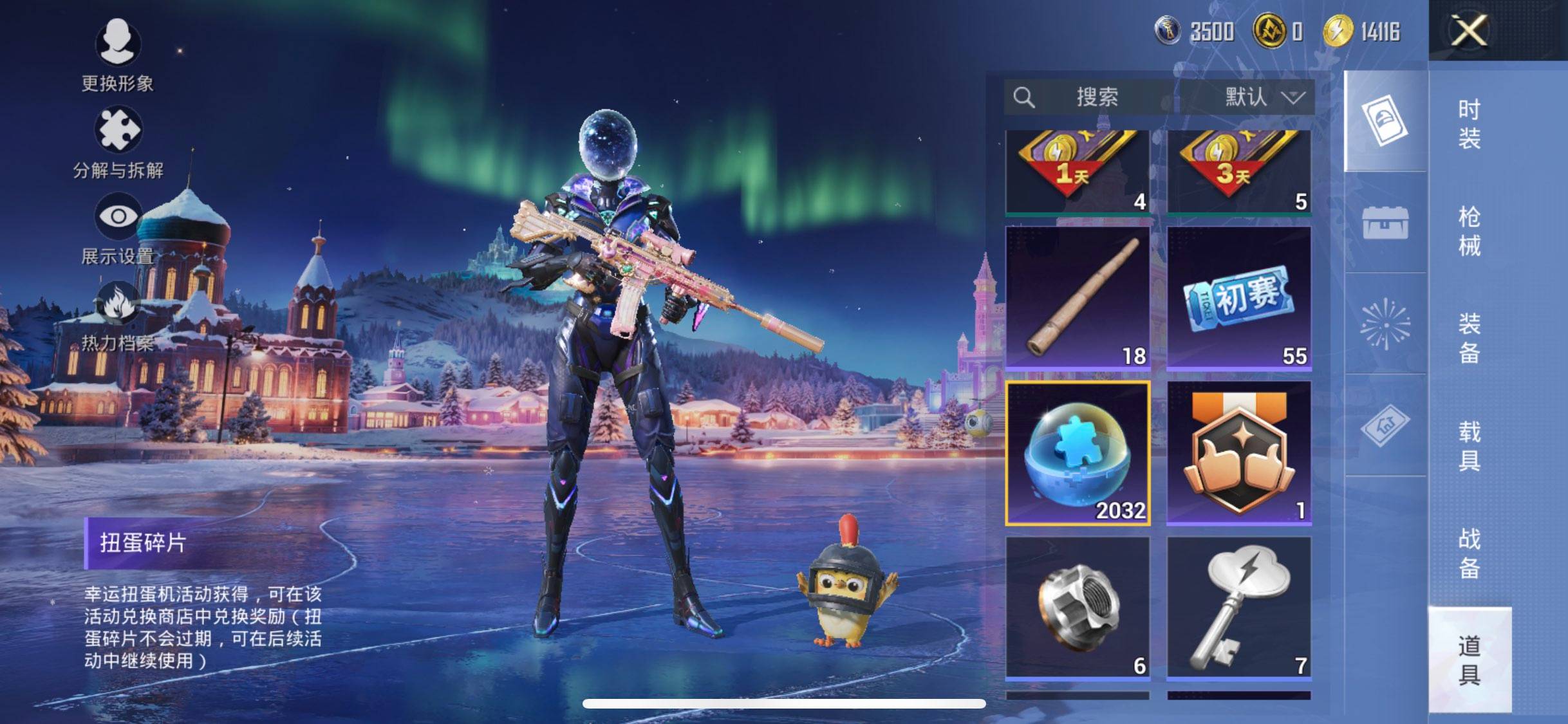Screen dimensions: 1568x724
Task: Select the 3天 coin card item
Action: click(1239, 171)
